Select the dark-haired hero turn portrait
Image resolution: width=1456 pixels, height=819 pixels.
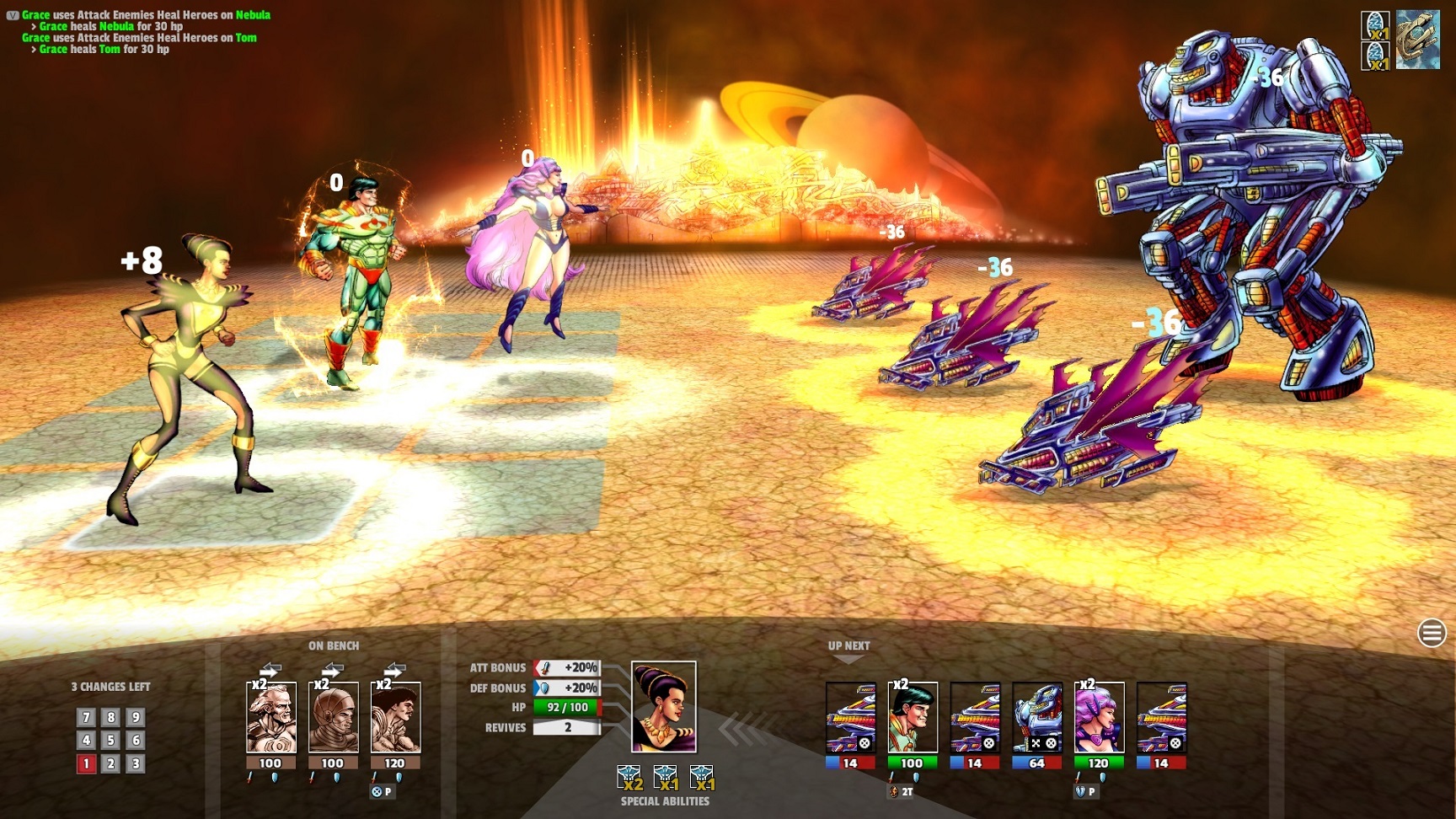pos(912,717)
